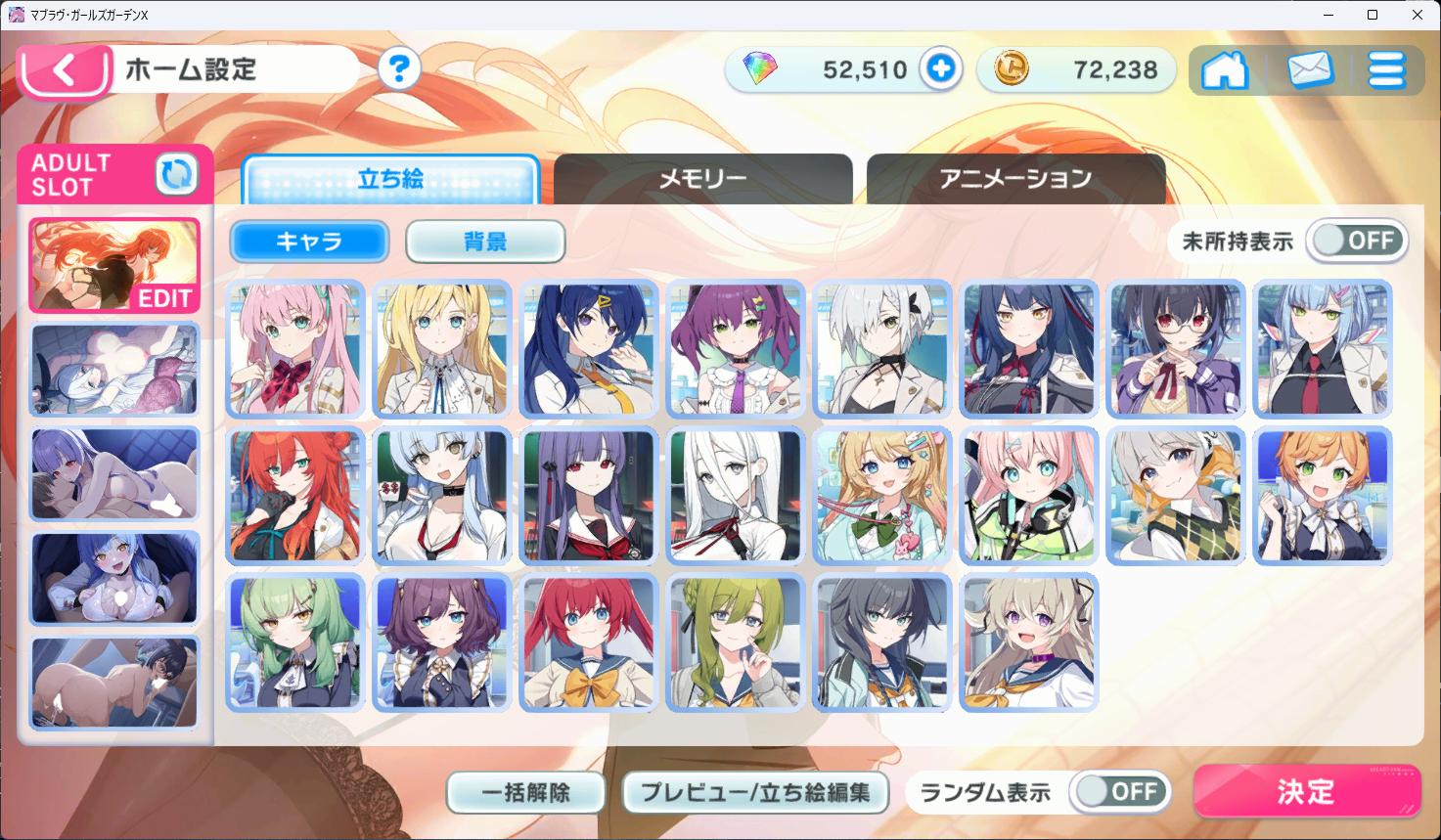1441x840 pixels.
Task: Open the mail envelope icon
Action: point(1310,70)
